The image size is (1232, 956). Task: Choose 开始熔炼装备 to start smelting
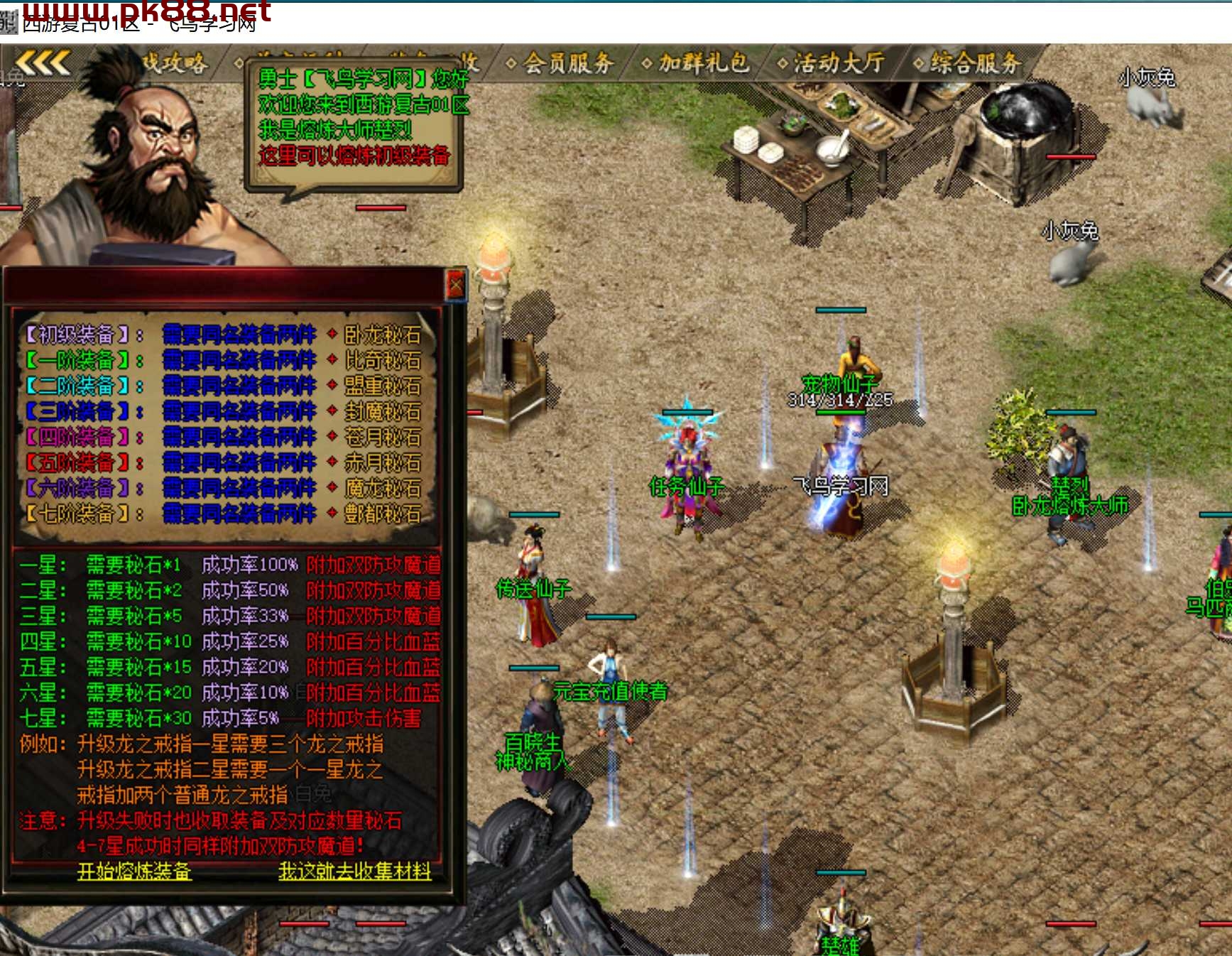pyautogui.click(x=134, y=871)
